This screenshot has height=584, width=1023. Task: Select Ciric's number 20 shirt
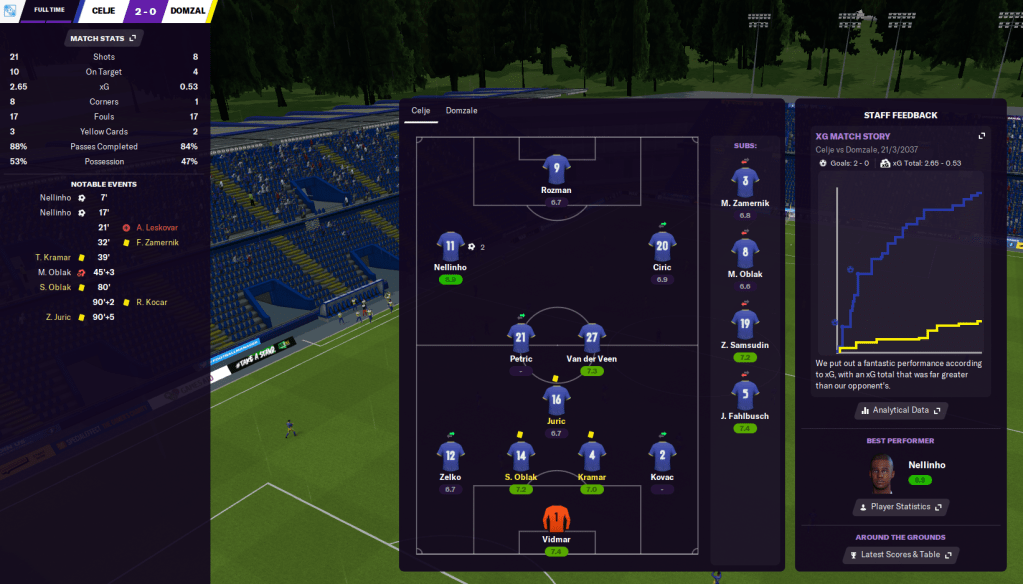click(x=661, y=246)
